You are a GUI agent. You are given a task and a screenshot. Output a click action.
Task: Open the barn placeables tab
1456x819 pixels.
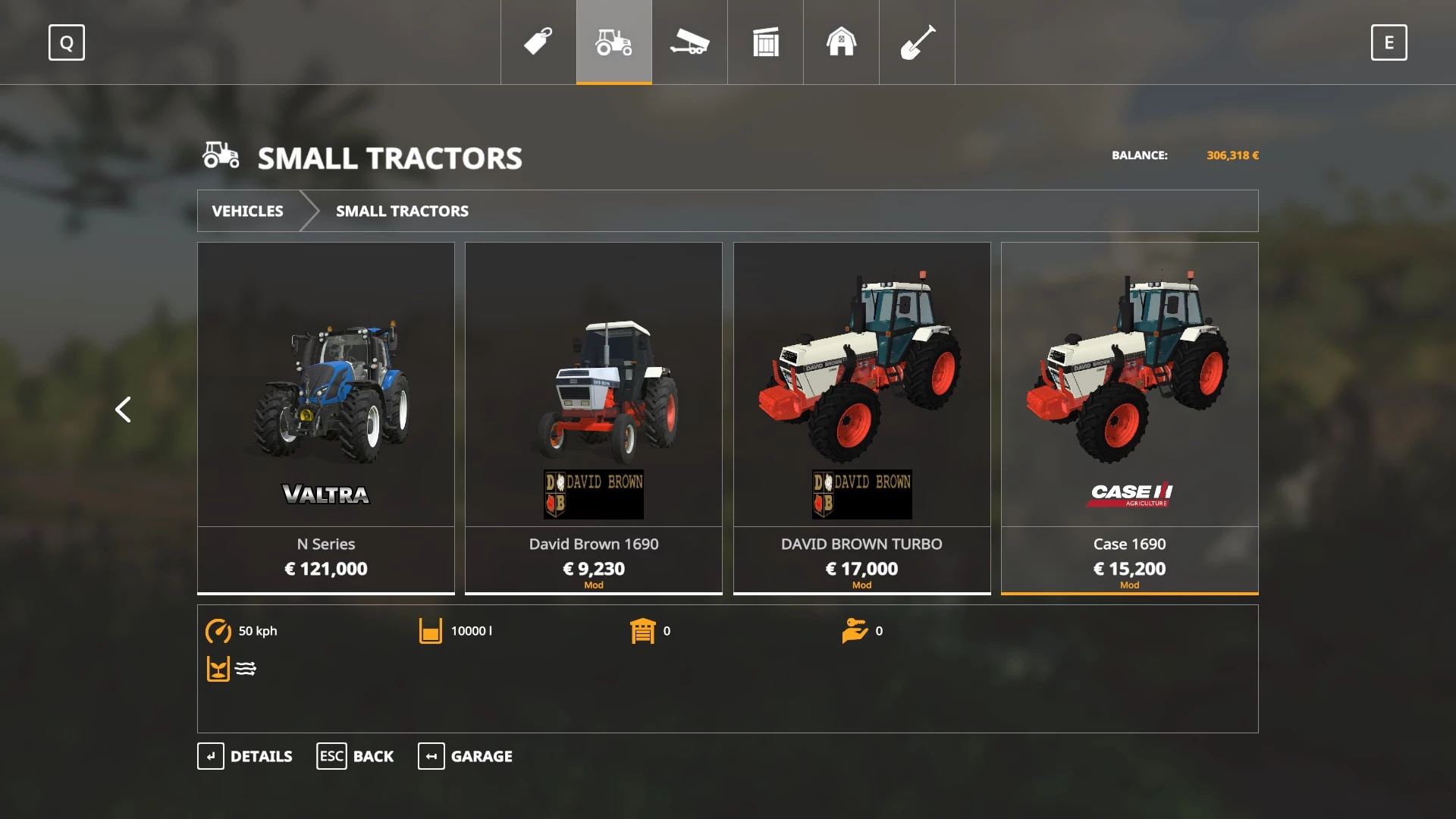841,42
